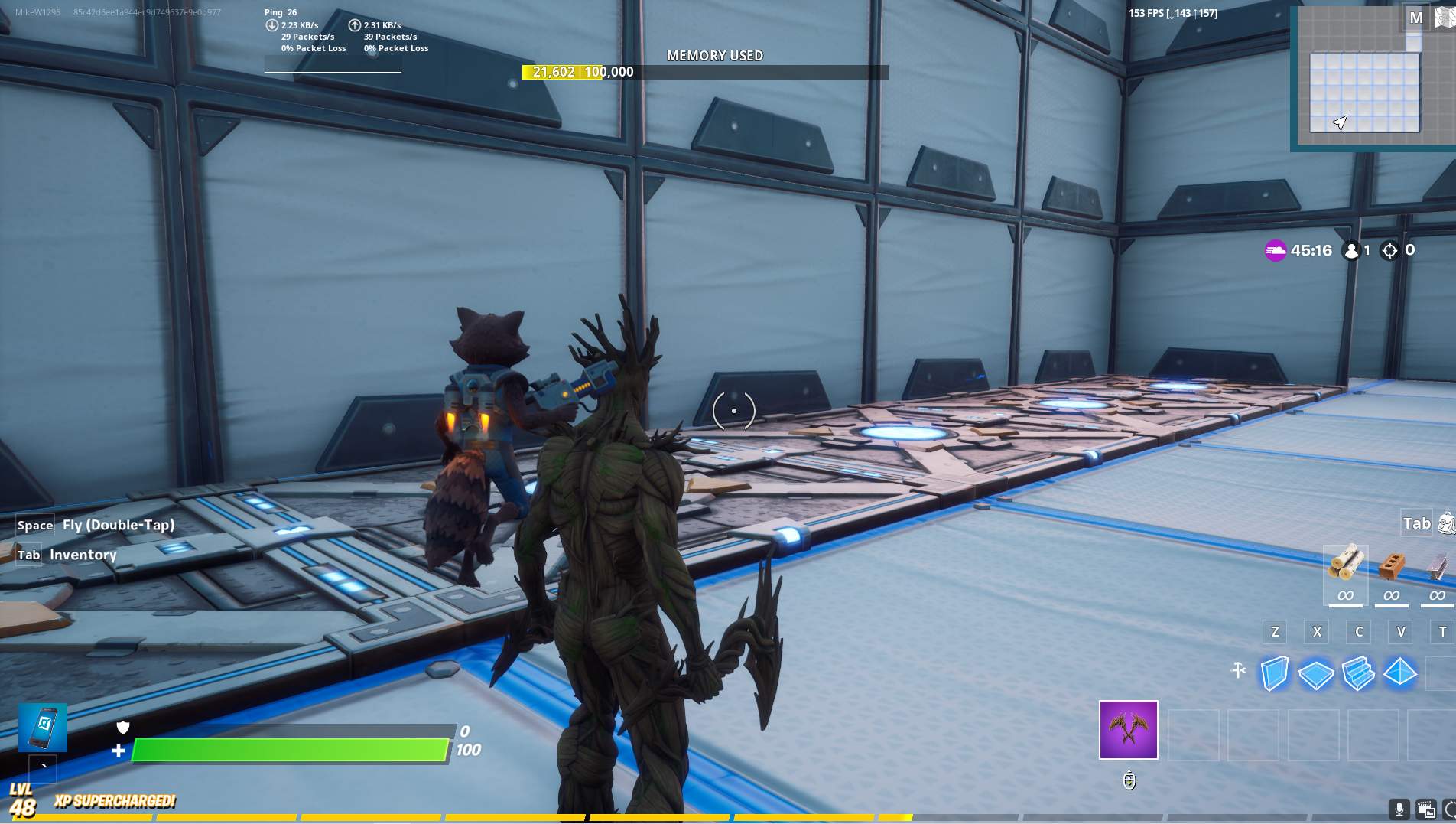This screenshot has height=824, width=1456.
Task: Switch to metal building material
Action: click(1438, 566)
